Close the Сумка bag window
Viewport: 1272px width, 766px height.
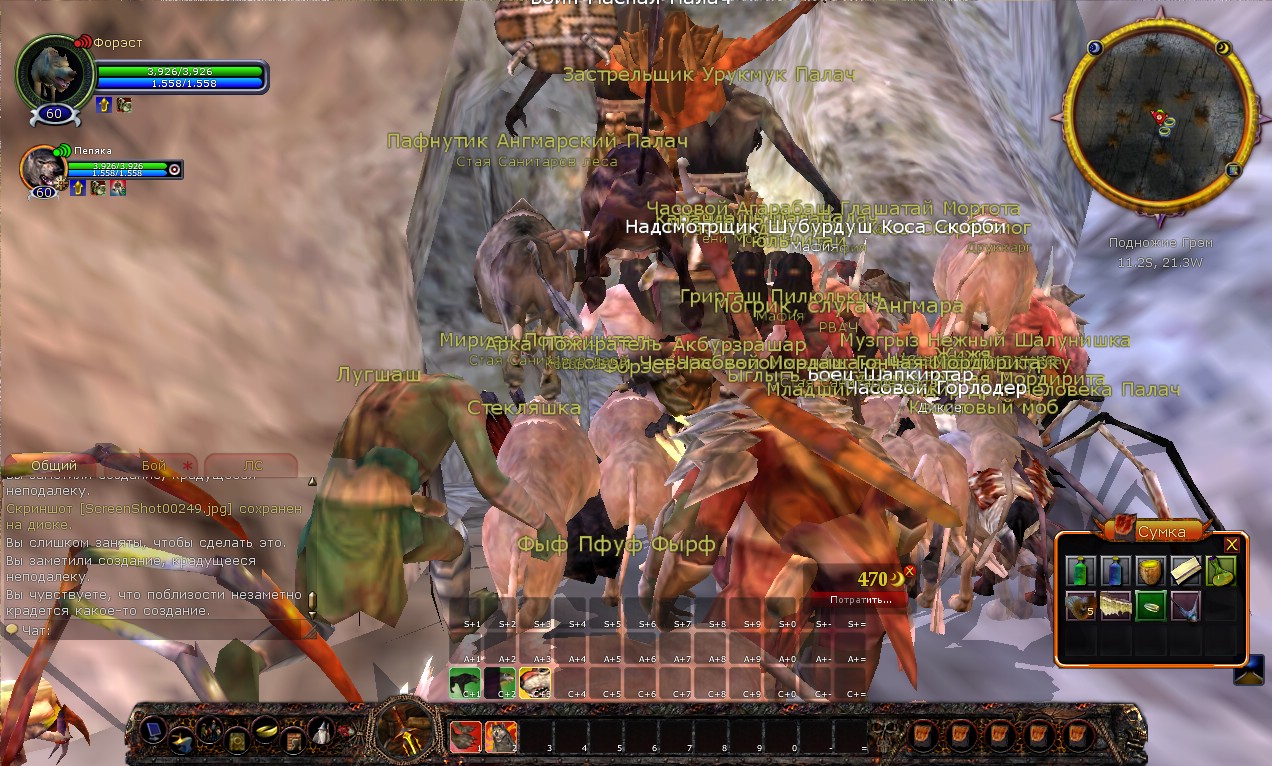pos(1232,544)
